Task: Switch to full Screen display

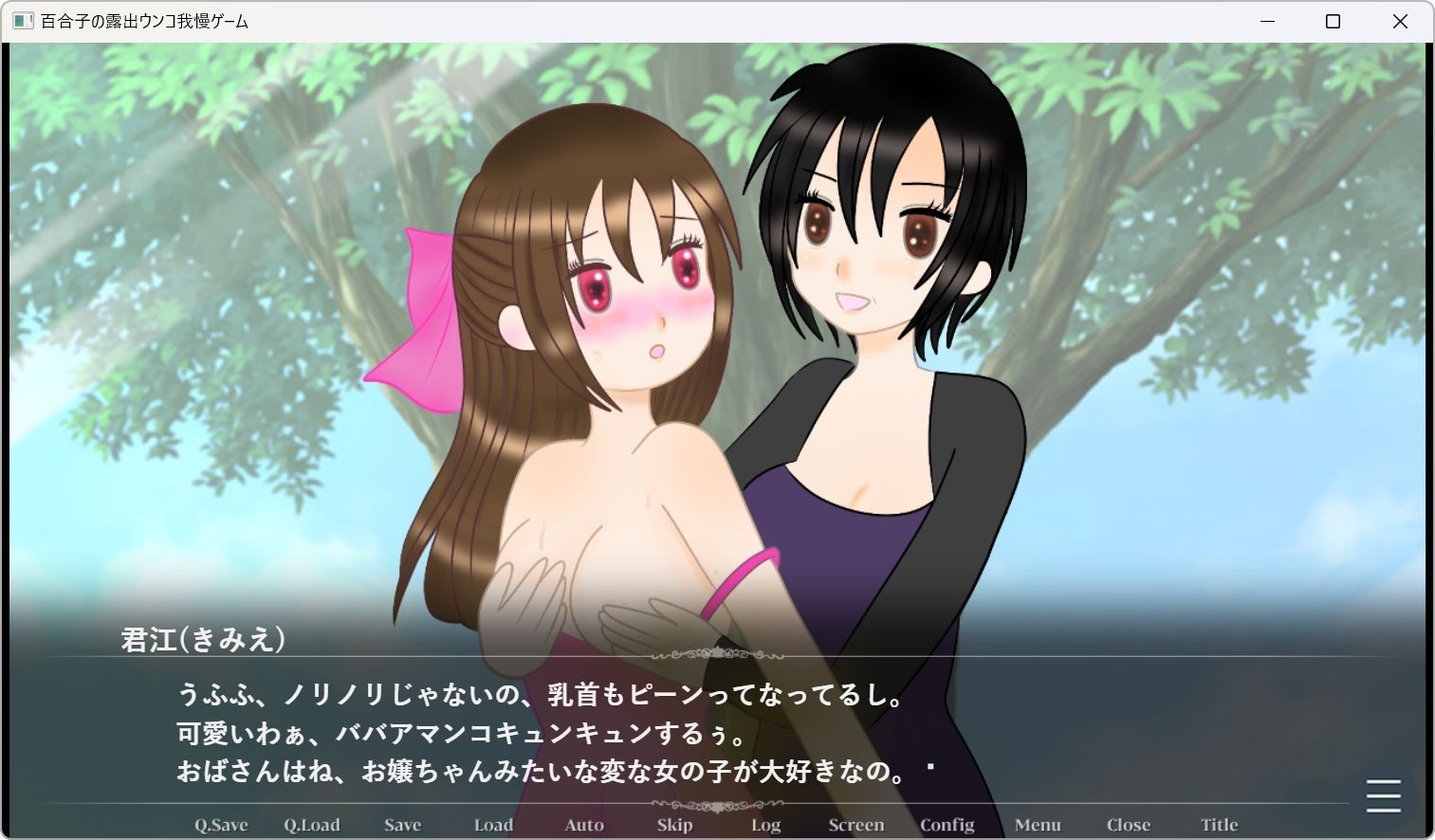Action: [855, 824]
